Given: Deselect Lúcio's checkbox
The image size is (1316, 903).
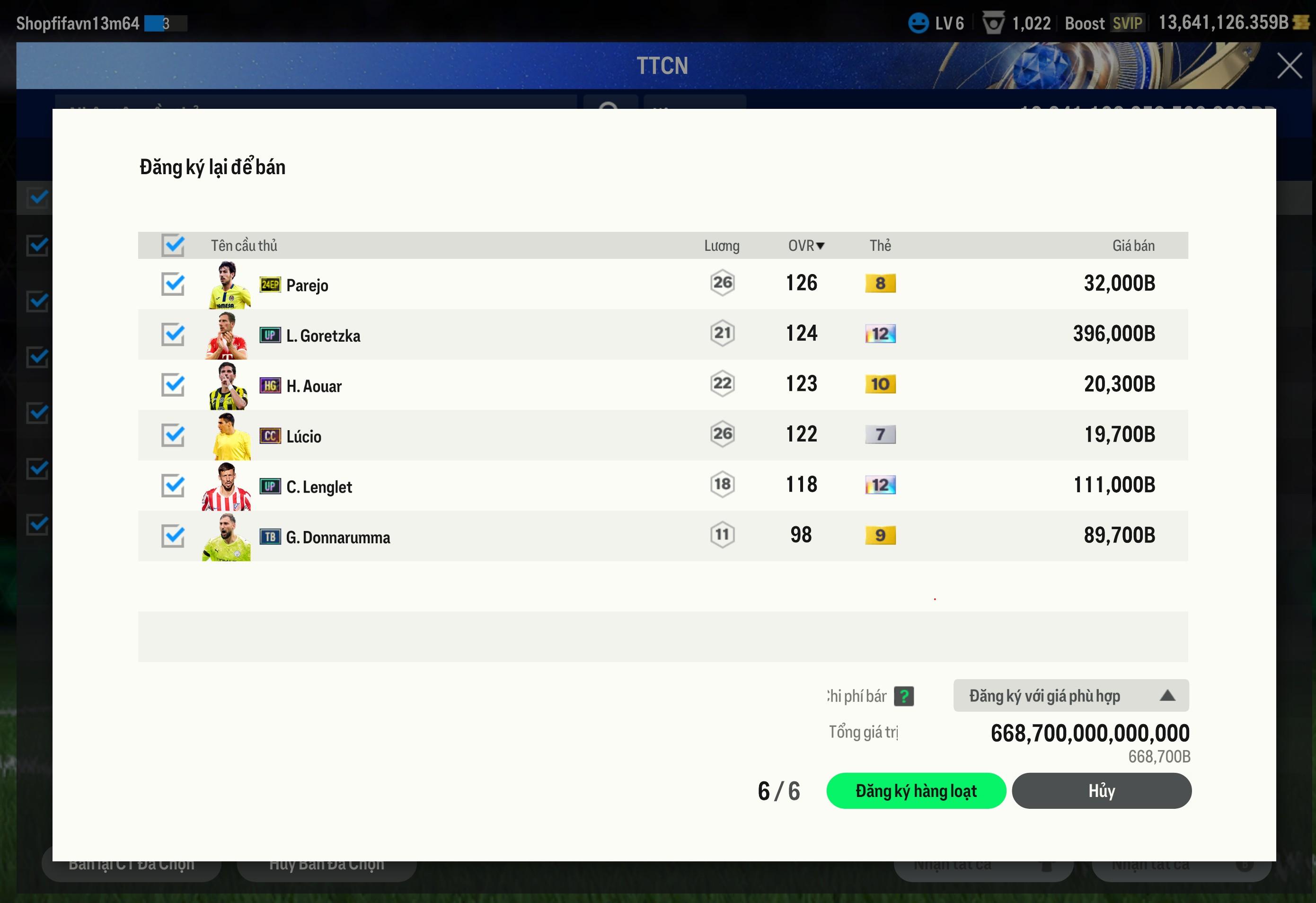Looking at the screenshot, I should pyautogui.click(x=173, y=435).
